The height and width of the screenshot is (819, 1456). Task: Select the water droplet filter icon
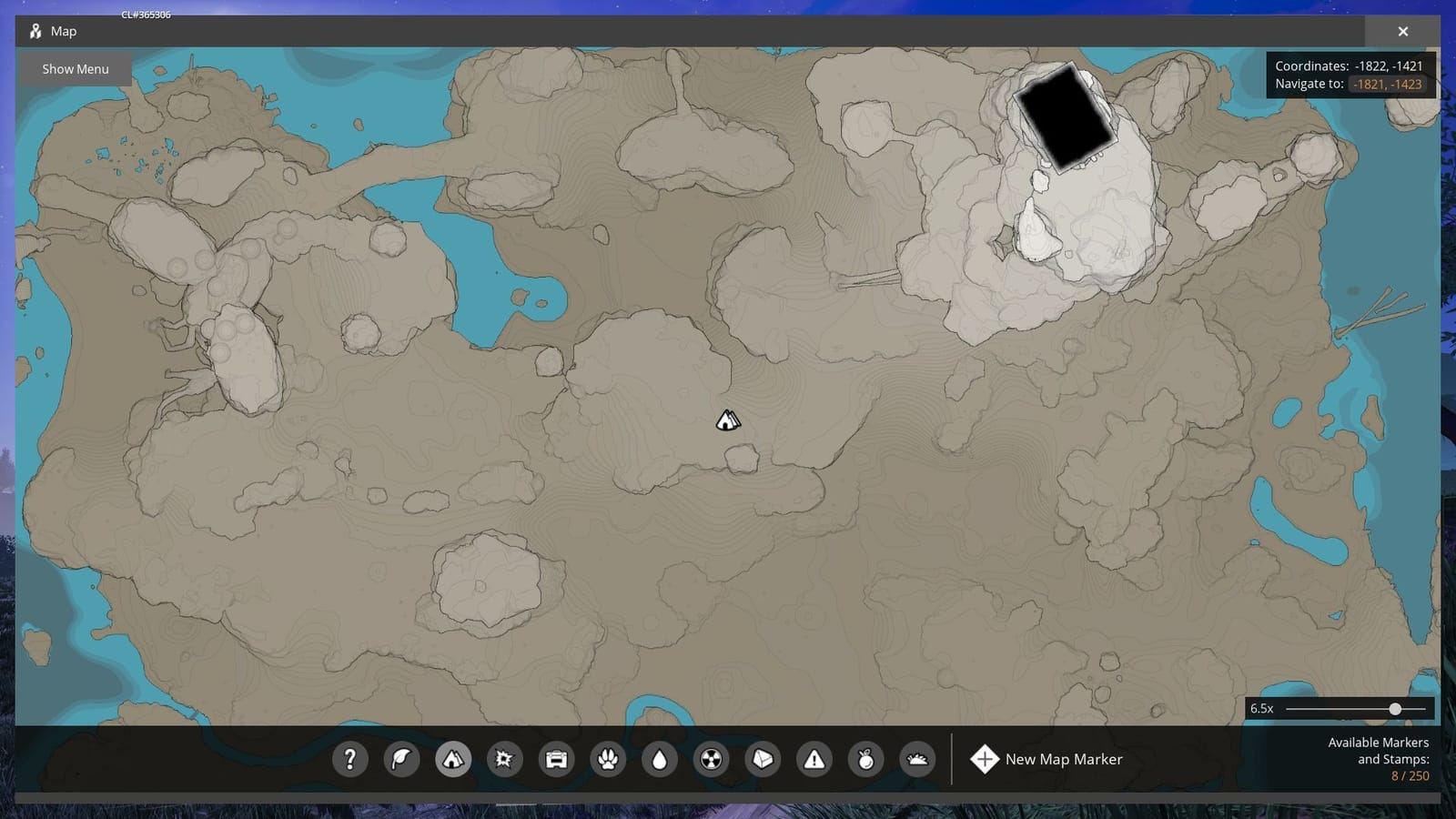click(x=659, y=759)
